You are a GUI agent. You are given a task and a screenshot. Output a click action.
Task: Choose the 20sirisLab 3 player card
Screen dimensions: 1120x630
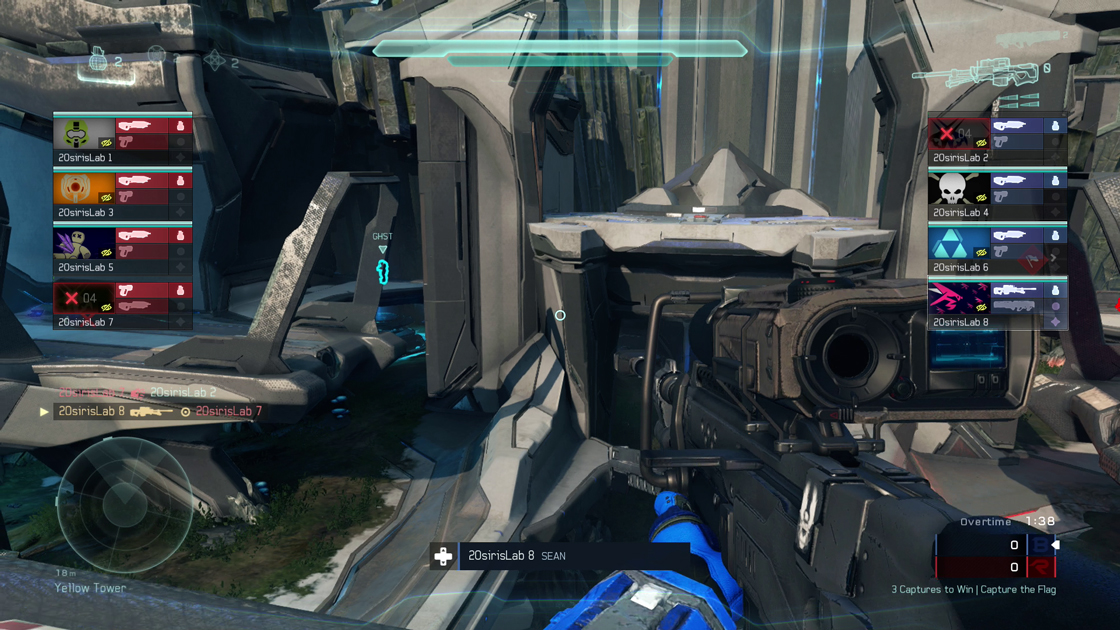tap(122, 194)
